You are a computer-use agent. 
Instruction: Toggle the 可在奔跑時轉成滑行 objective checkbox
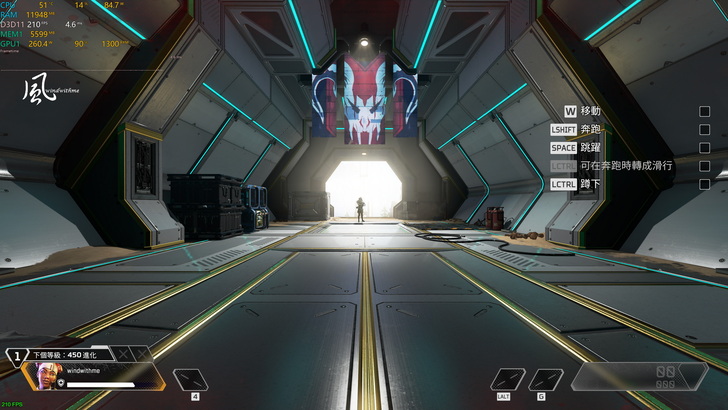click(x=704, y=166)
